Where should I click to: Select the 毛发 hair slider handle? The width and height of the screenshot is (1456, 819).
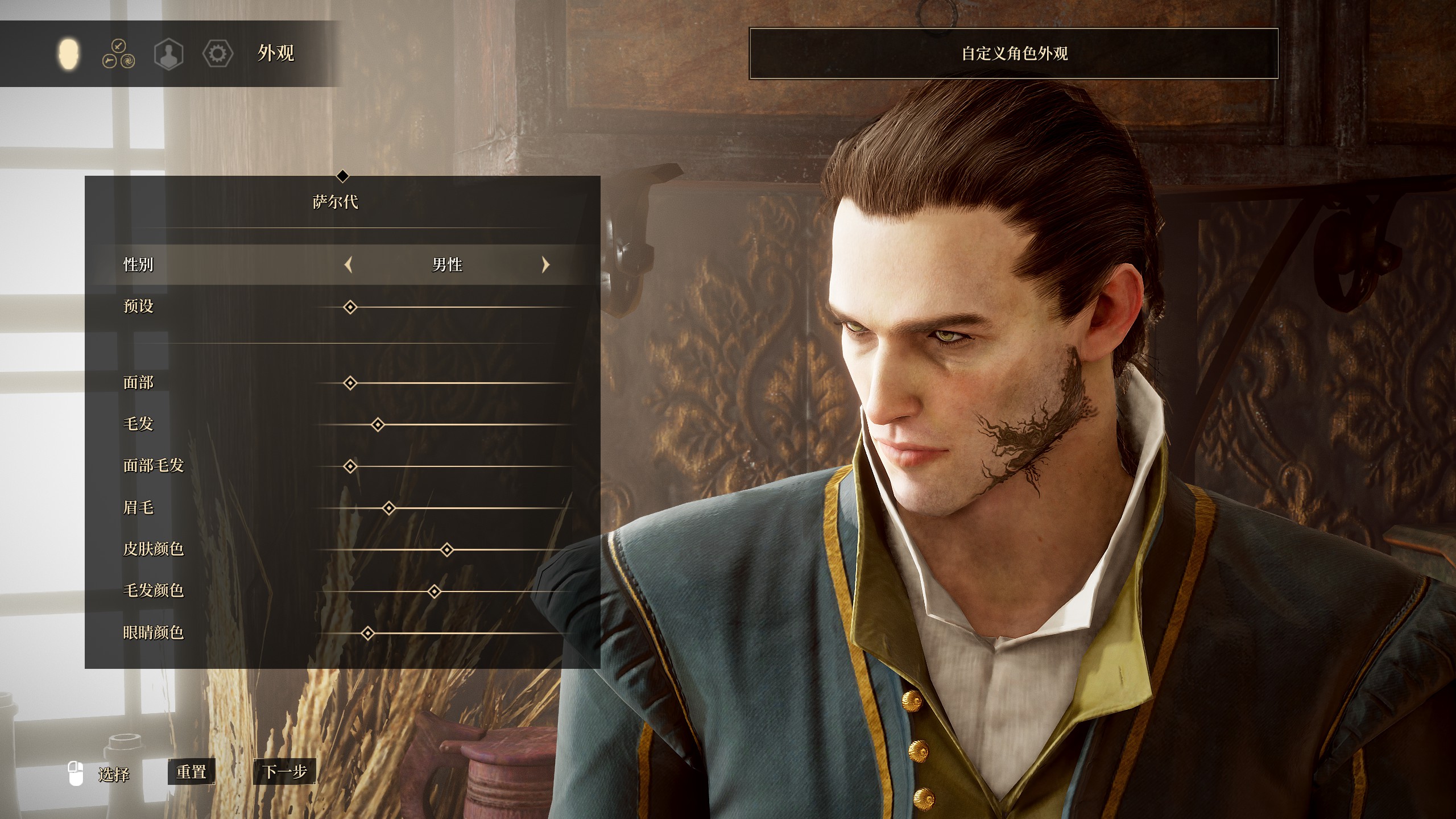pyautogui.click(x=378, y=425)
